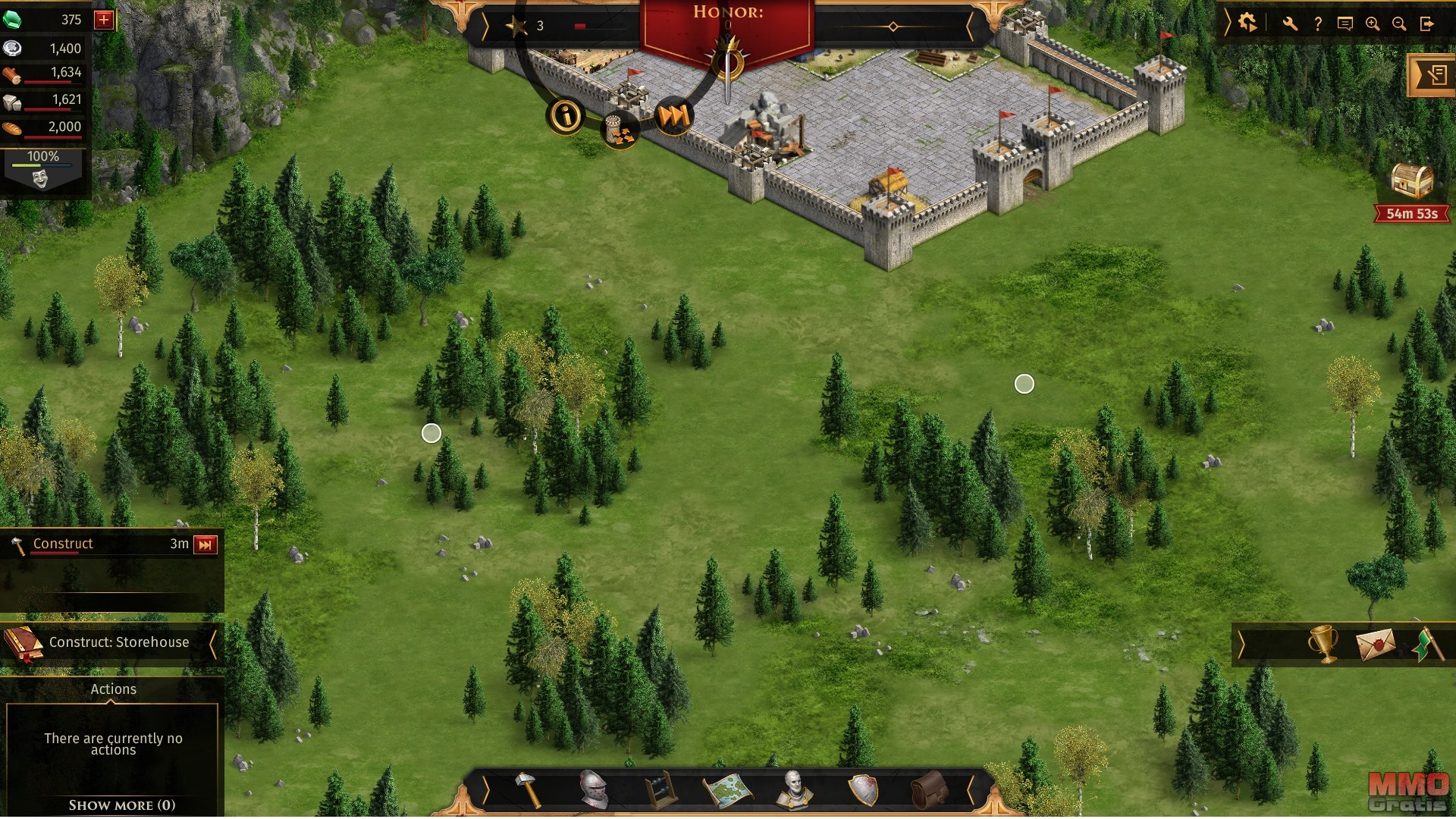The height and width of the screenshot is (819, 1456).
Task: Zoom out with the magnifier minus icon
Action: tap(1399, 24)
